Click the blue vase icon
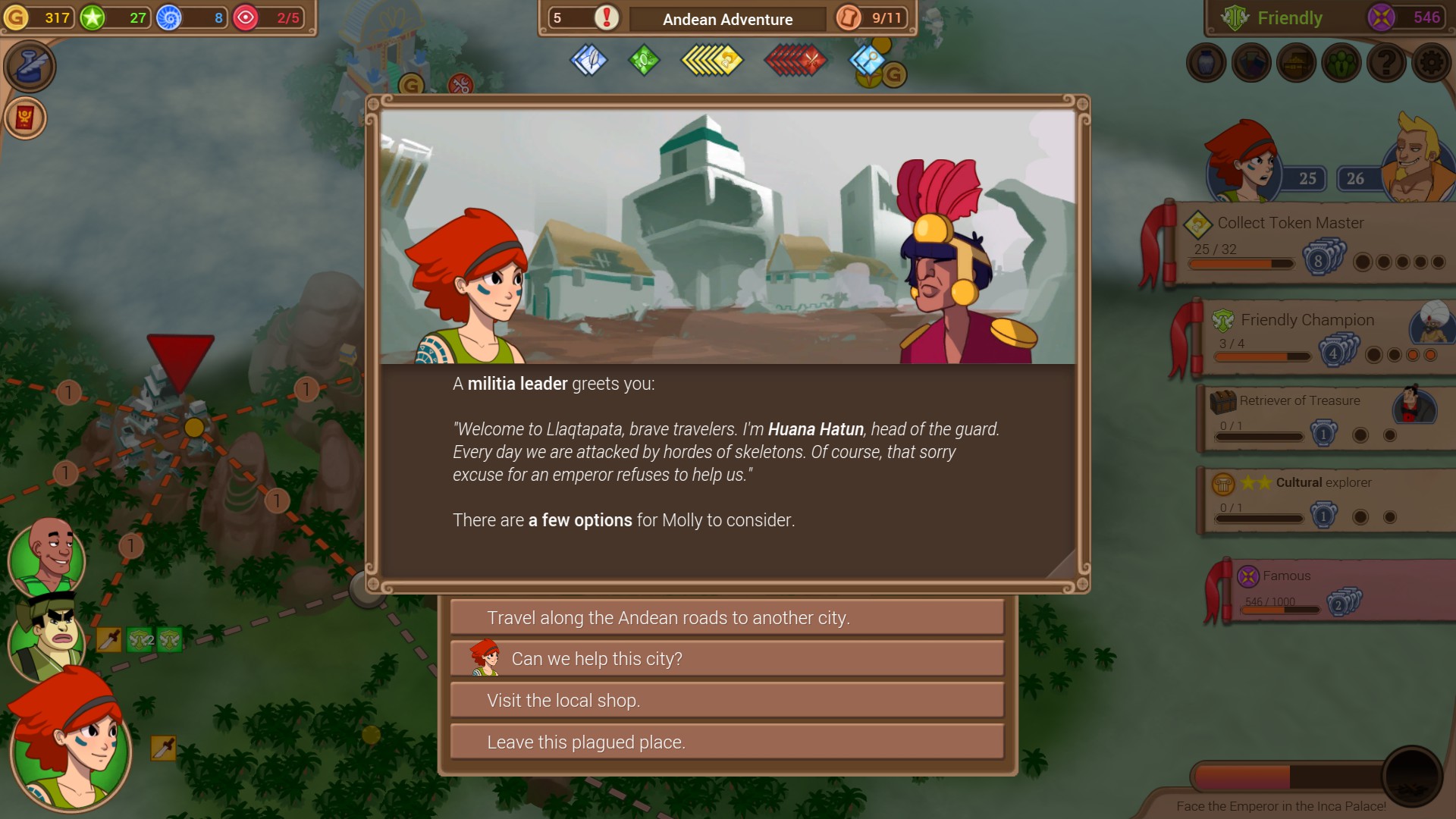 point(1207,63)
